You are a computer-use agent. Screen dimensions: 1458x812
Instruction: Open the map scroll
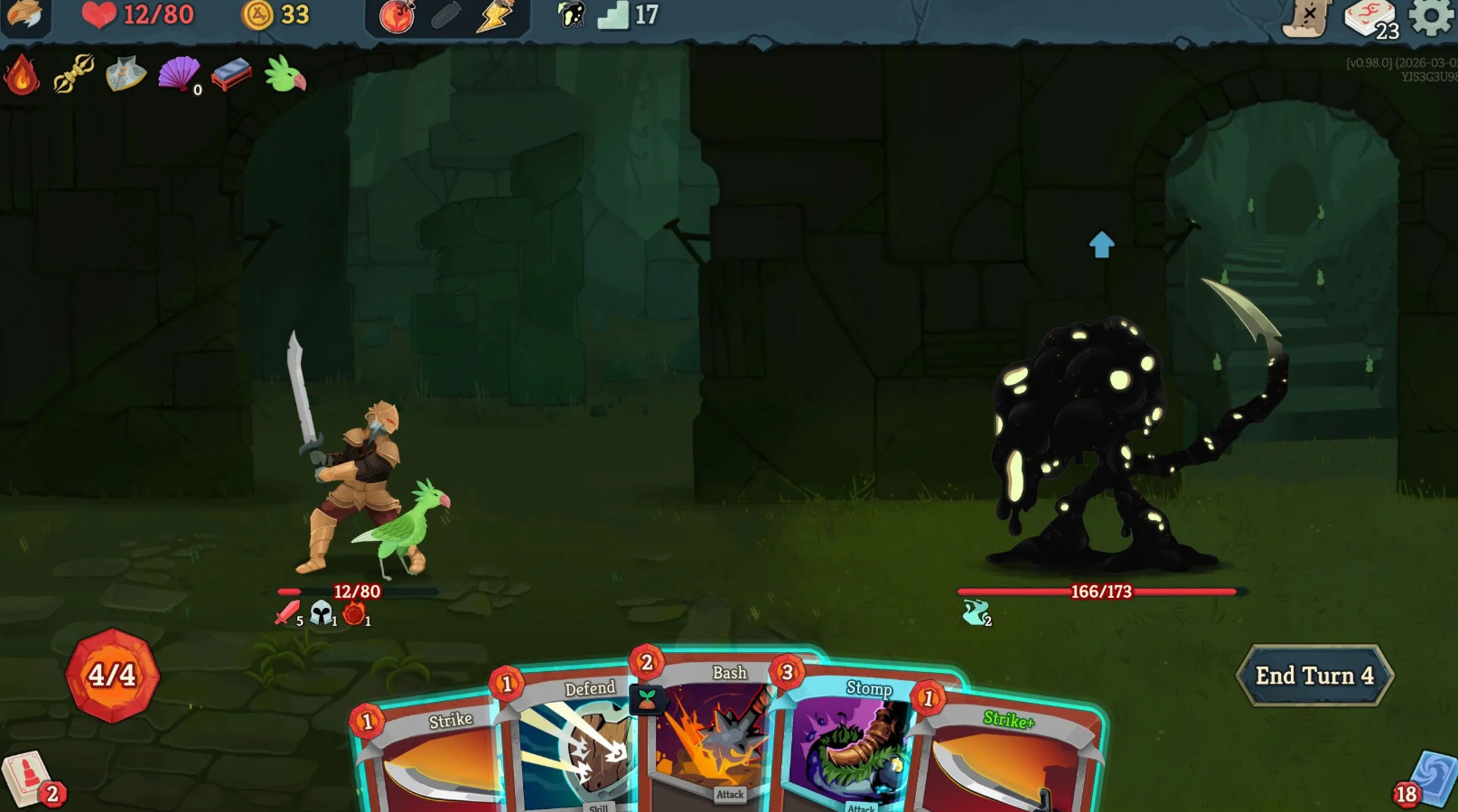[1307, 17]
